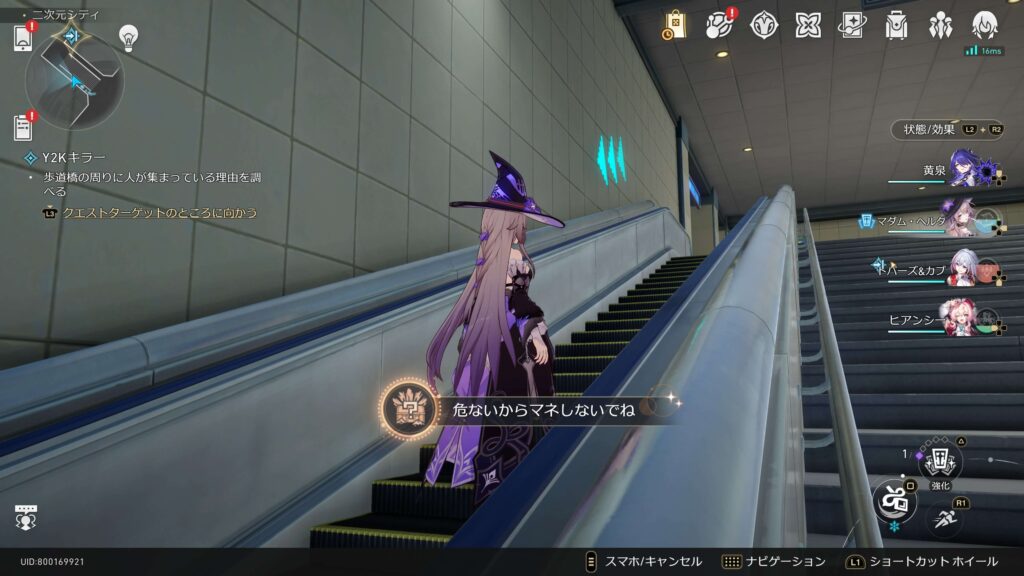The width and height of the screenshot is (1024, 576).
Task: Open the phone icon with red alert
Action: click(23, 38)
